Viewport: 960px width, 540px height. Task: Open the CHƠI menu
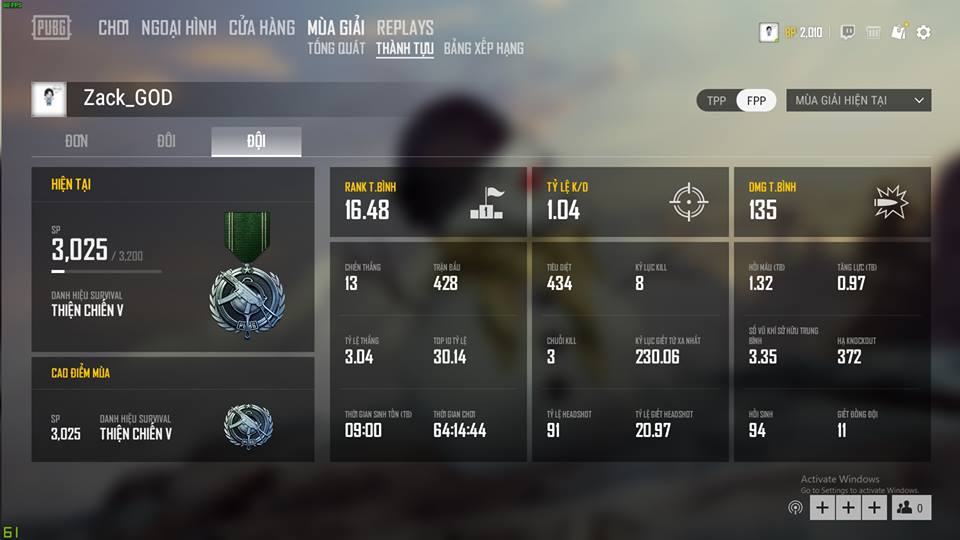[x=114, y=28]
